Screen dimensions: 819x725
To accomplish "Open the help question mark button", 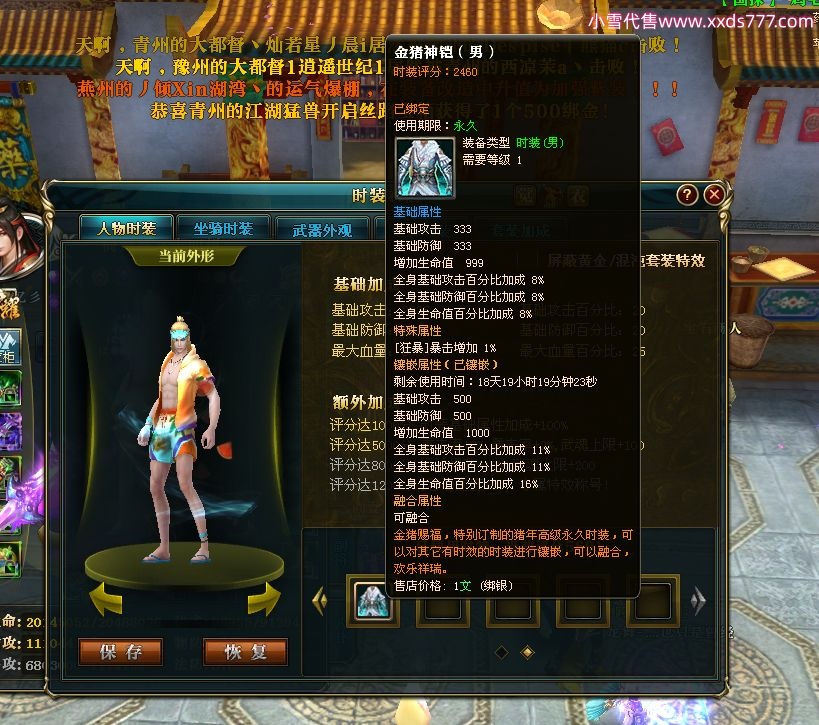I will [687, 195].
